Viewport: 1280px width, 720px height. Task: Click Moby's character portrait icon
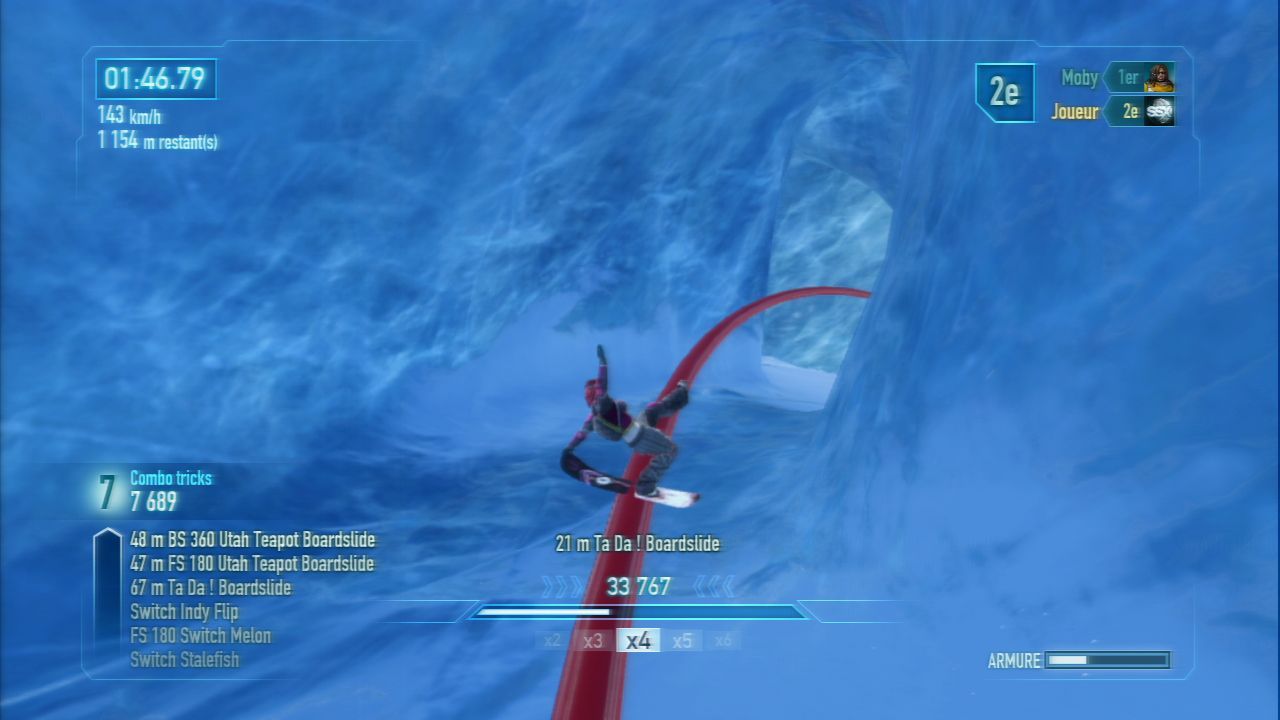(1159, 77)
